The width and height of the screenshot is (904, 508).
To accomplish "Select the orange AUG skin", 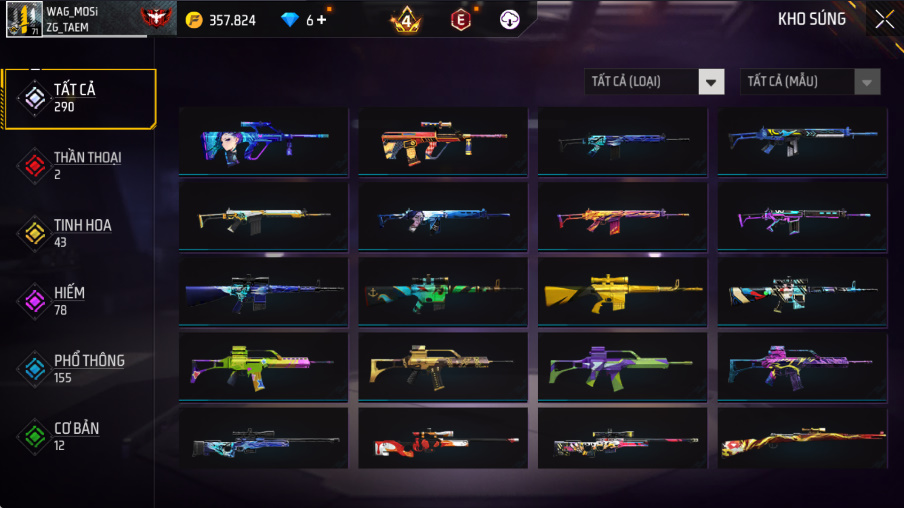I will 442,142.
